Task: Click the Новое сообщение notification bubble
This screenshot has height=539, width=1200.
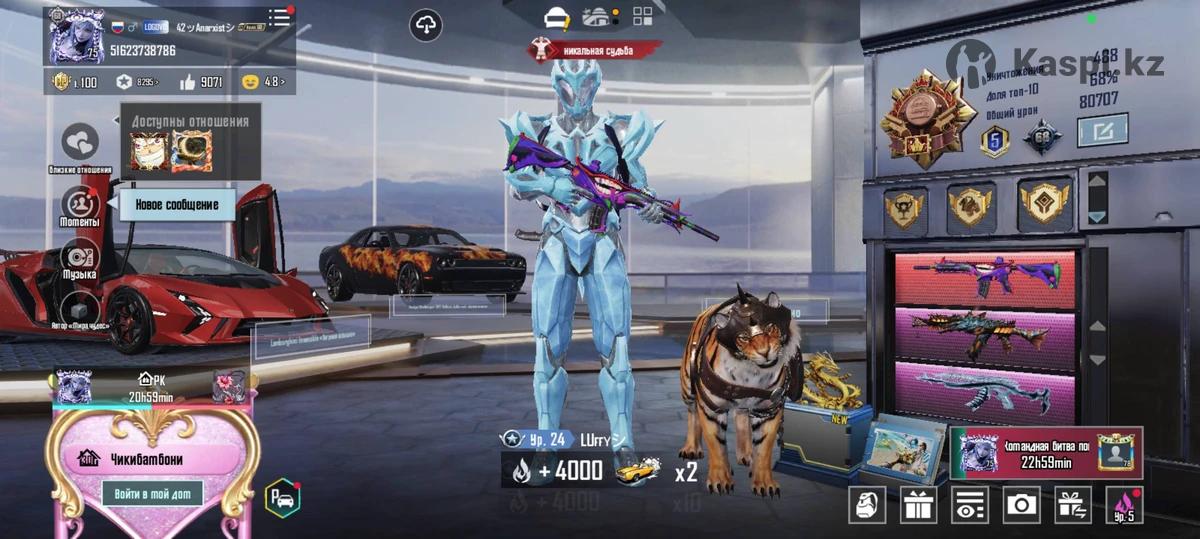Action: (x=178, y=205)
